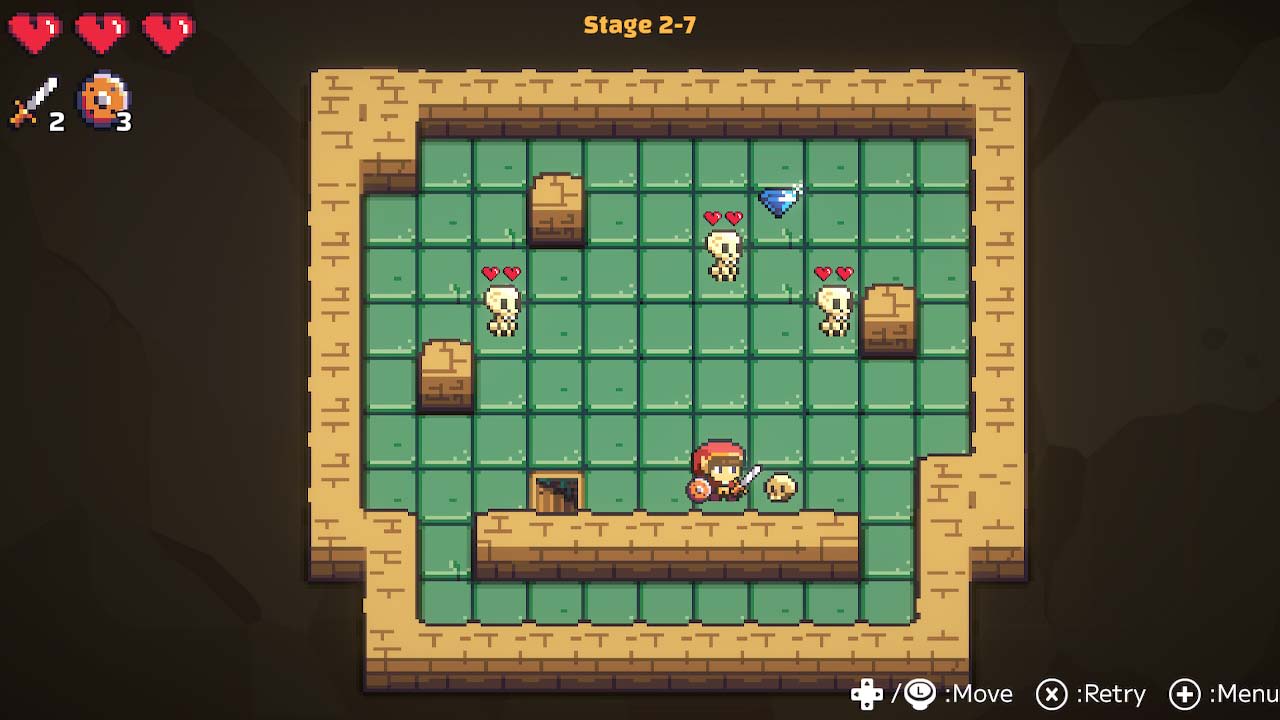Click the Stage 2-7 title text
This screenshot has height=720, width=1280.
(x=639, y=25)
